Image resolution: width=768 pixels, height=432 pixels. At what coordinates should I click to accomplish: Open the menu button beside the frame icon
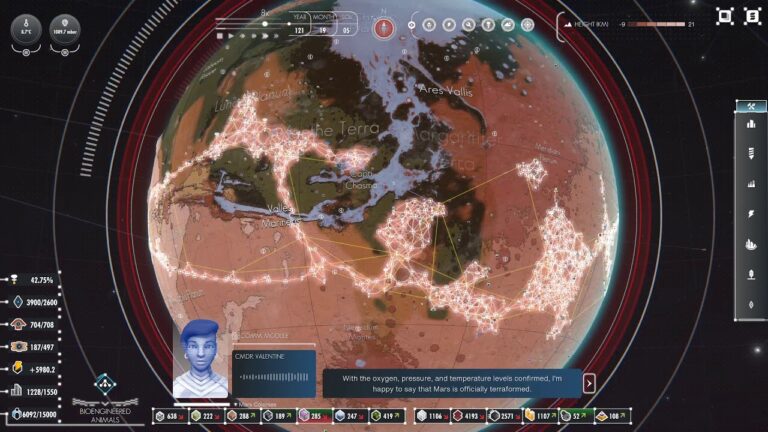tap(753, 16)
